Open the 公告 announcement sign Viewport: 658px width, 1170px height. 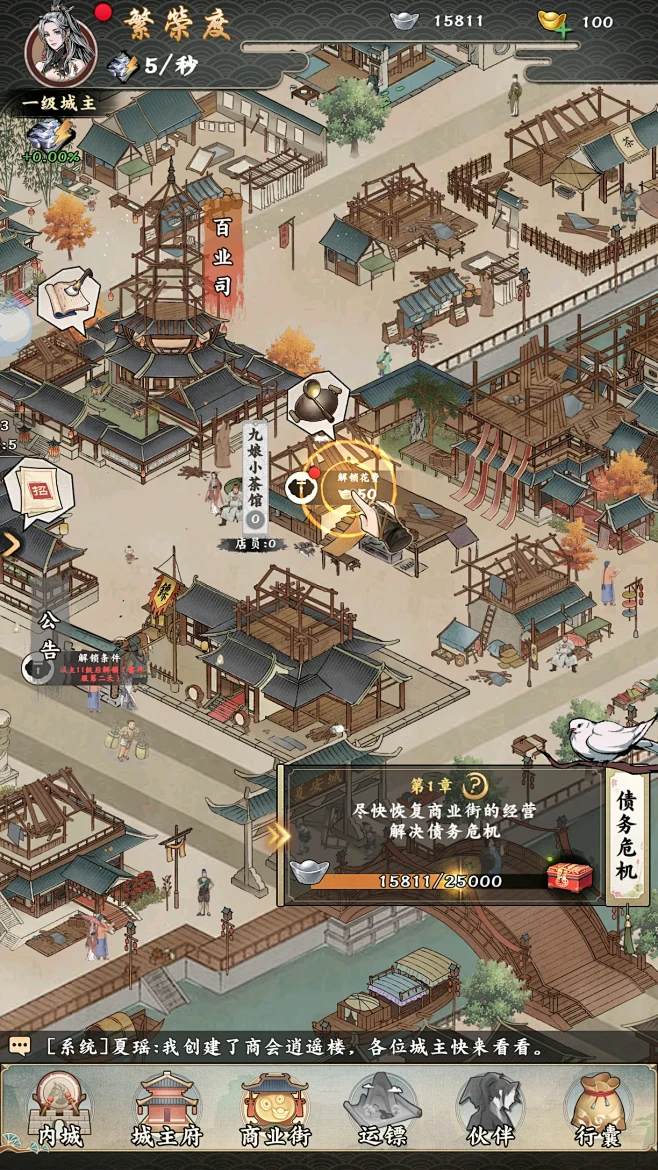(49, 636)
